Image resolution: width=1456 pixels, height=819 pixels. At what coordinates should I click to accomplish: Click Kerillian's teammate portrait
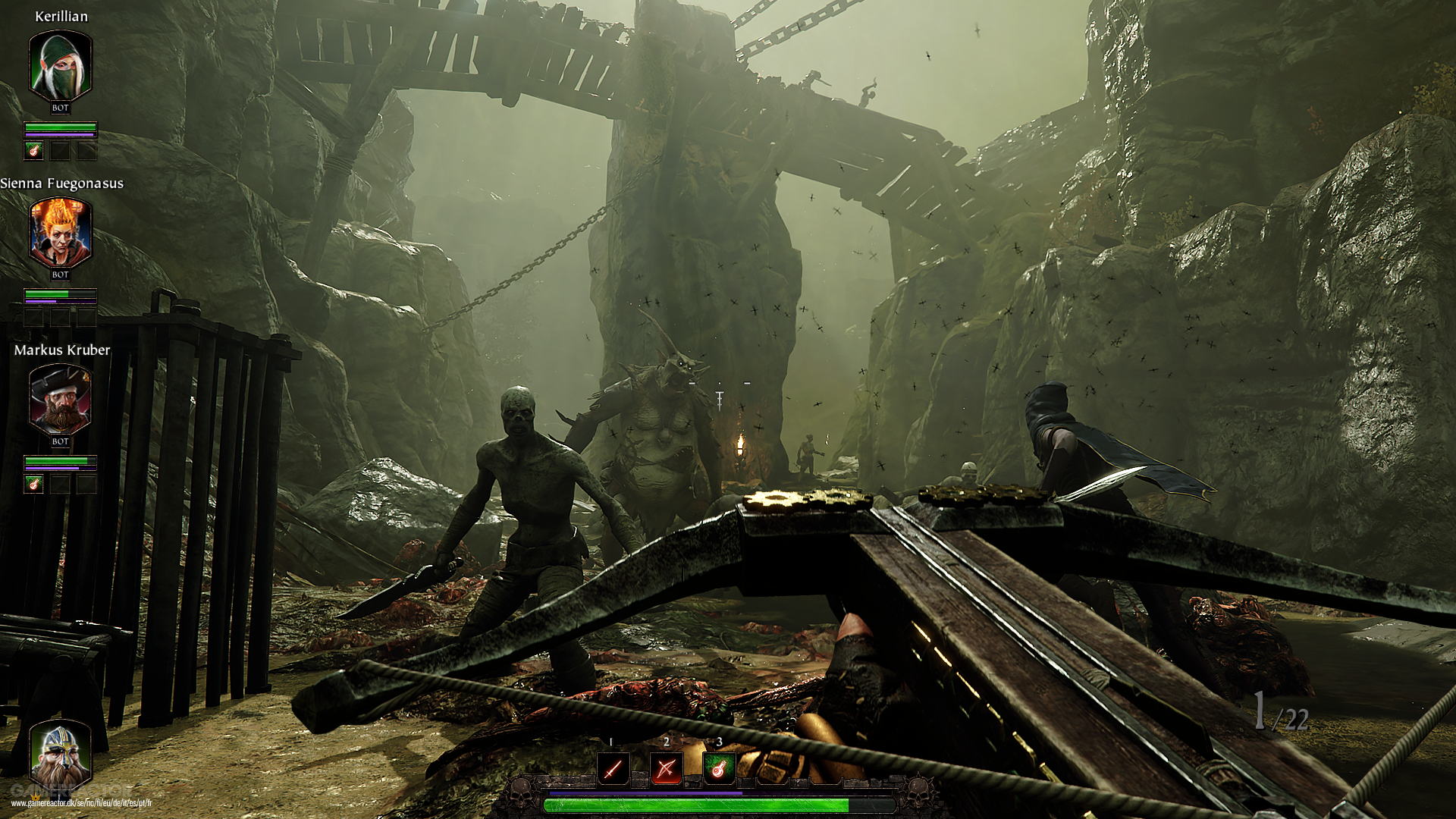pos(60,67)
